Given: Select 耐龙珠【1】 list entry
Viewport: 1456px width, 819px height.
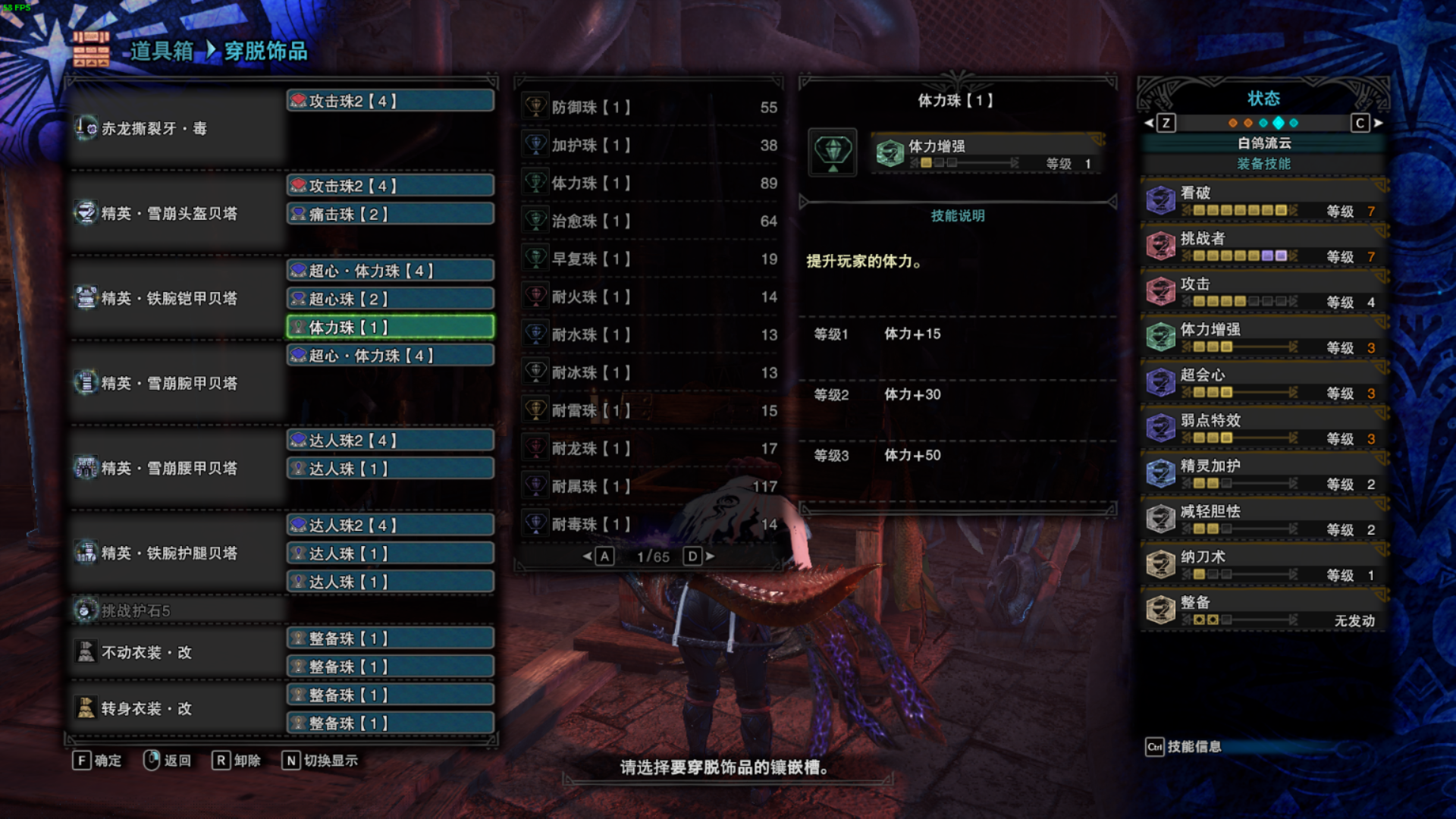Looking at the screenshot, I should [x=649, y=449].
